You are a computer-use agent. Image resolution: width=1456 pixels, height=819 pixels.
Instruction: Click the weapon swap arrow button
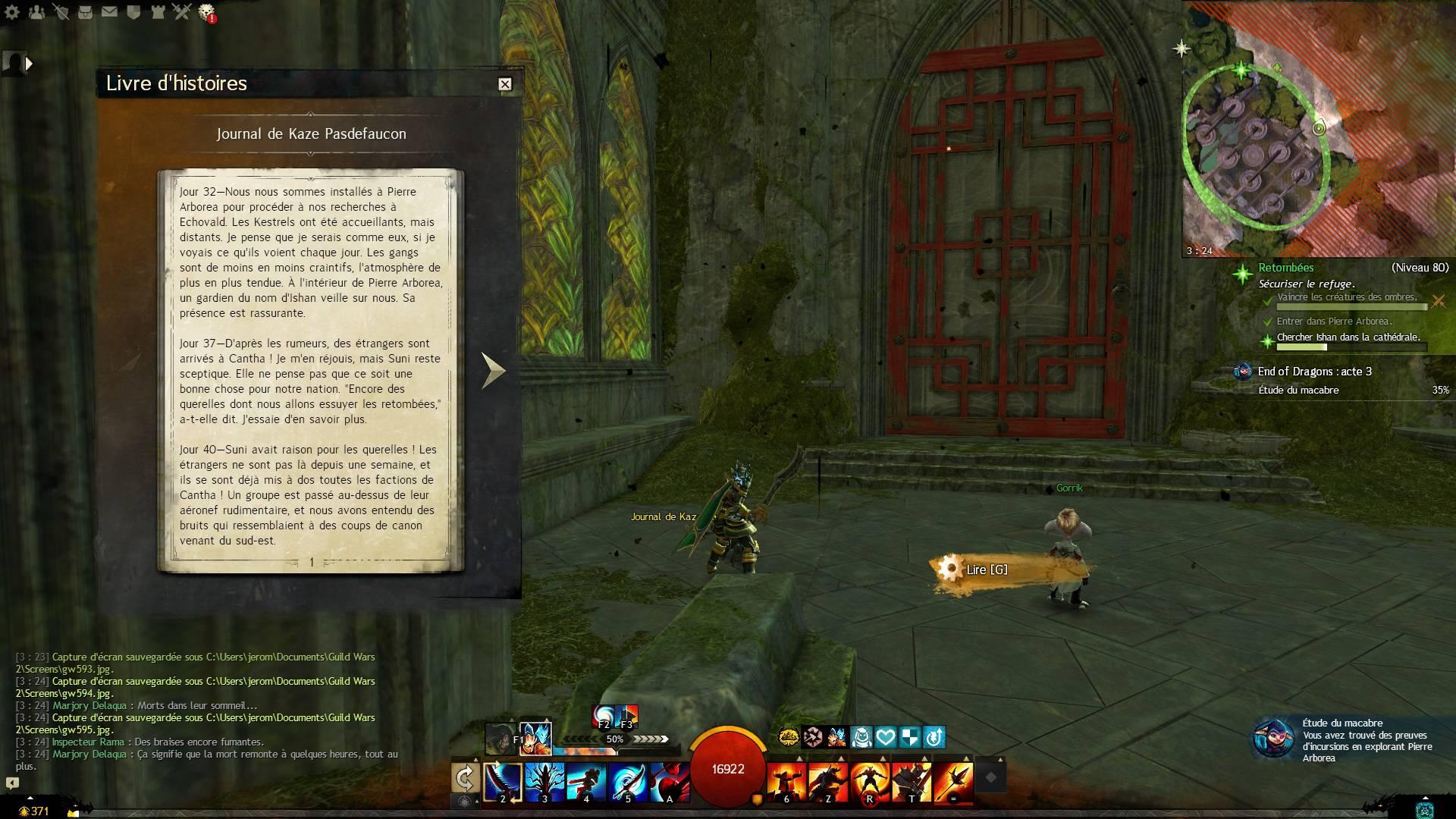click(465, 777)
